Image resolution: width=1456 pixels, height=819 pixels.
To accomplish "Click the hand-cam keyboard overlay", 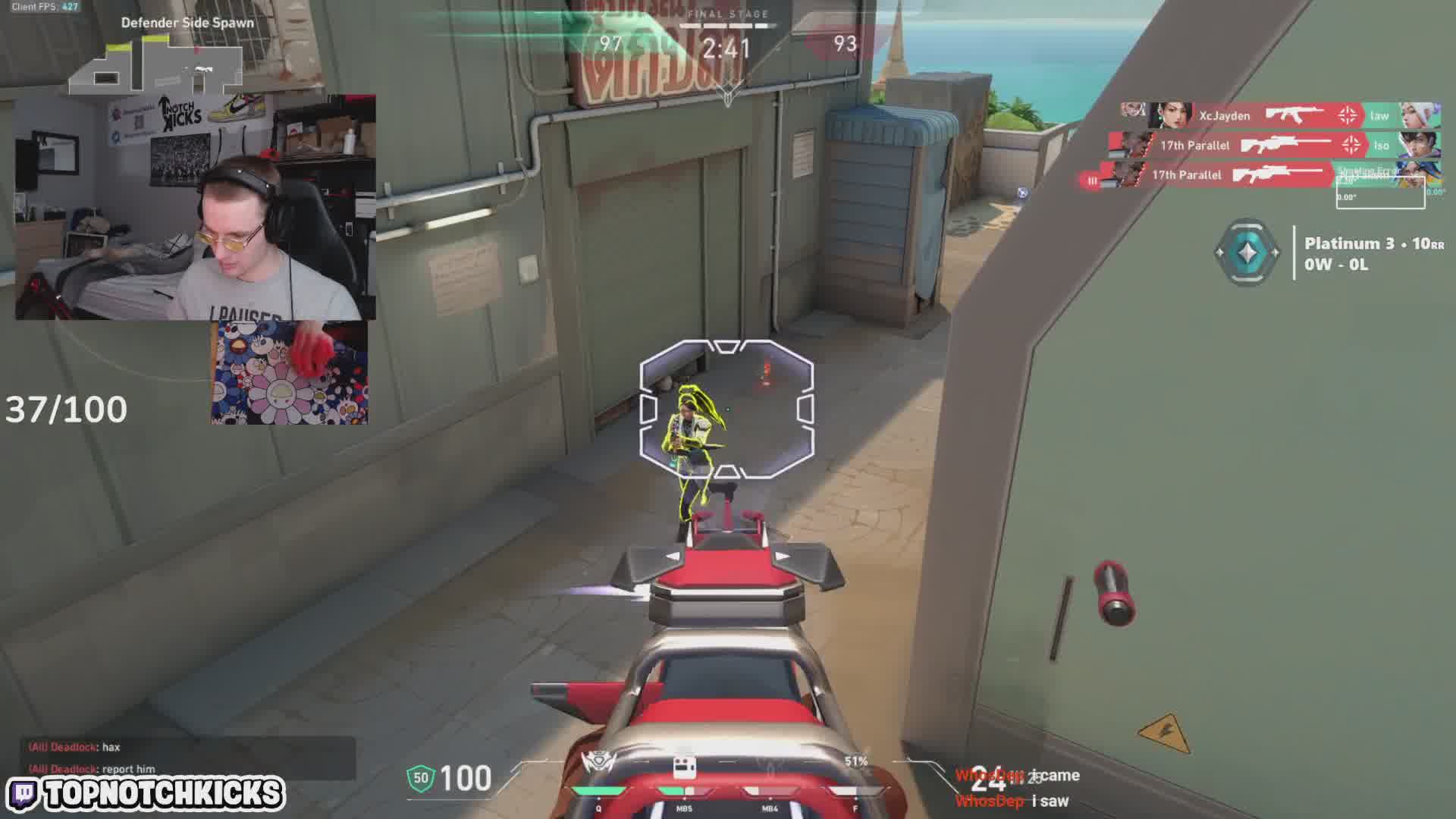I will point(289,372).
